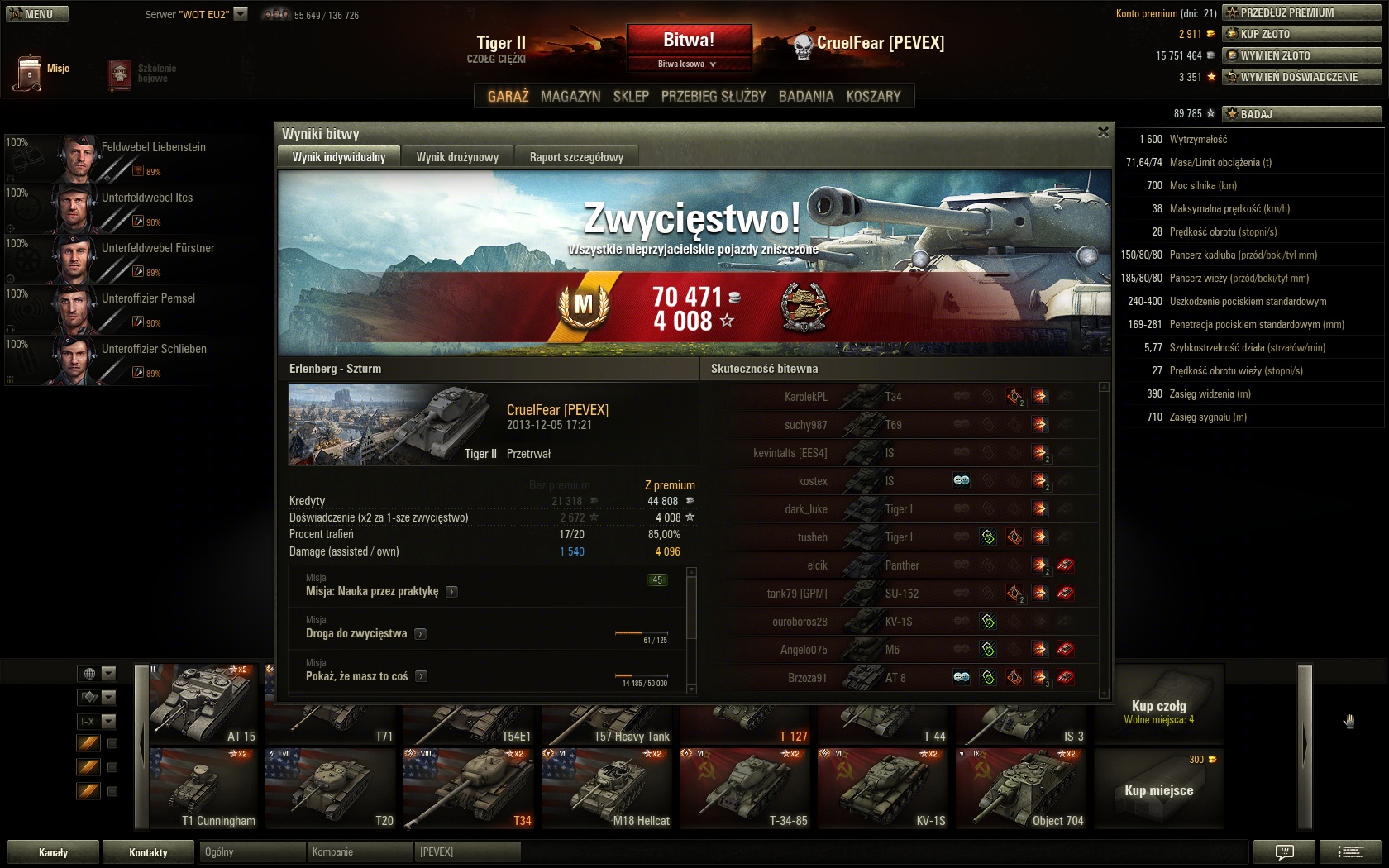This screenshot has width=1389, height=868.
Task: Open the BADANIA research section
Action: pyautogui.click(x=806, y=96)
